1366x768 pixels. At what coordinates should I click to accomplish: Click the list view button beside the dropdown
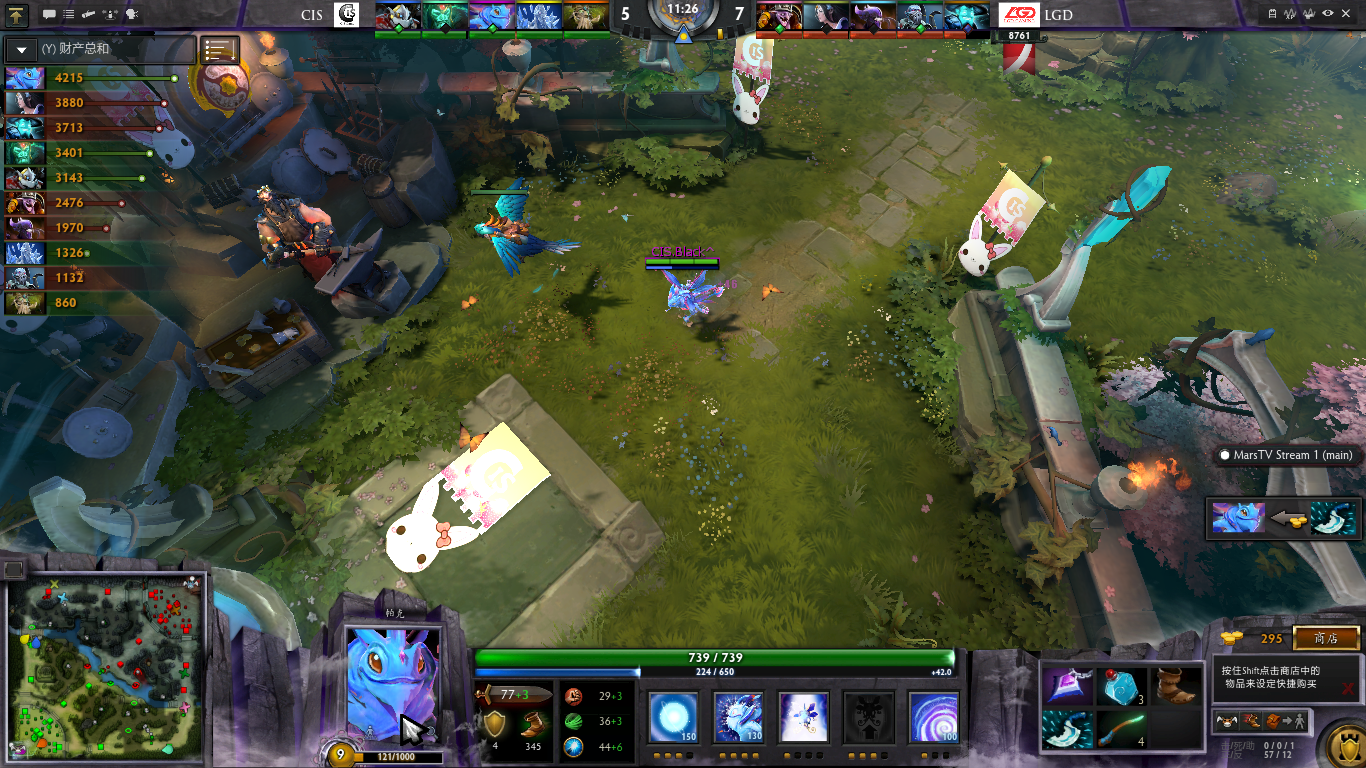coord(220,49)
